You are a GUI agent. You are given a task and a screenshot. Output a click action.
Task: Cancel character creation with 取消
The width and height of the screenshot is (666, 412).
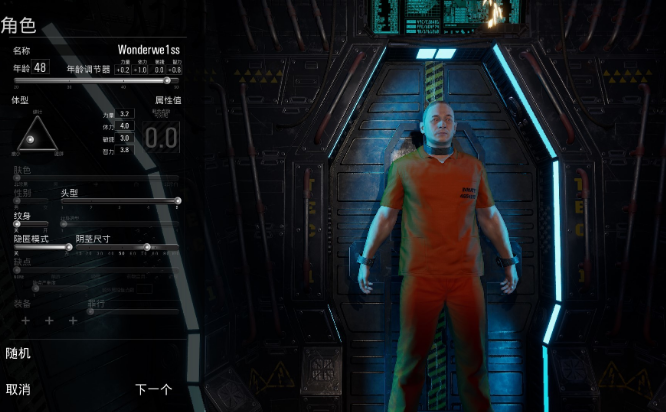point(18,389)
